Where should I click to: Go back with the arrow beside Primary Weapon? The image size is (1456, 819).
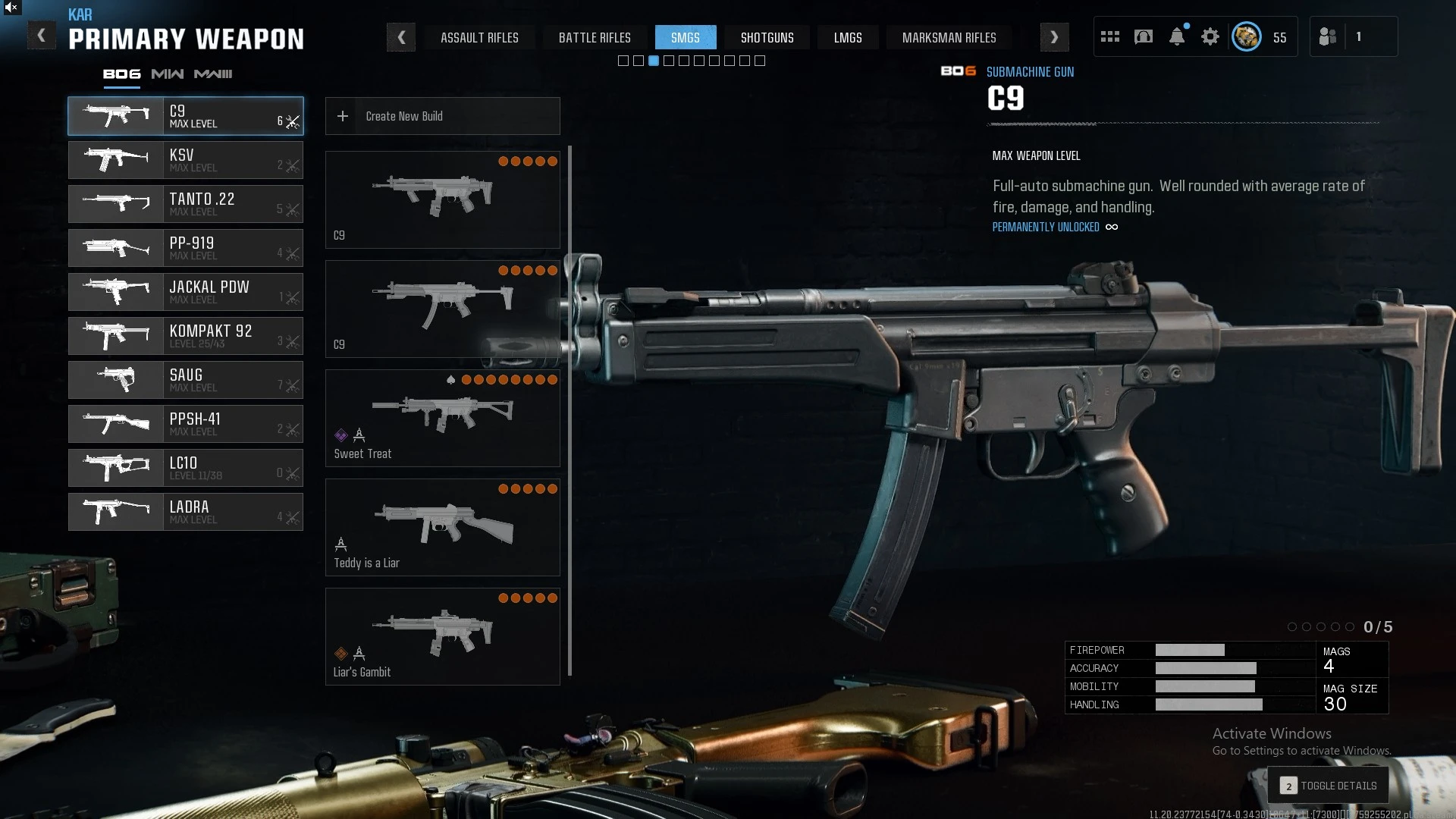(41, 36)
